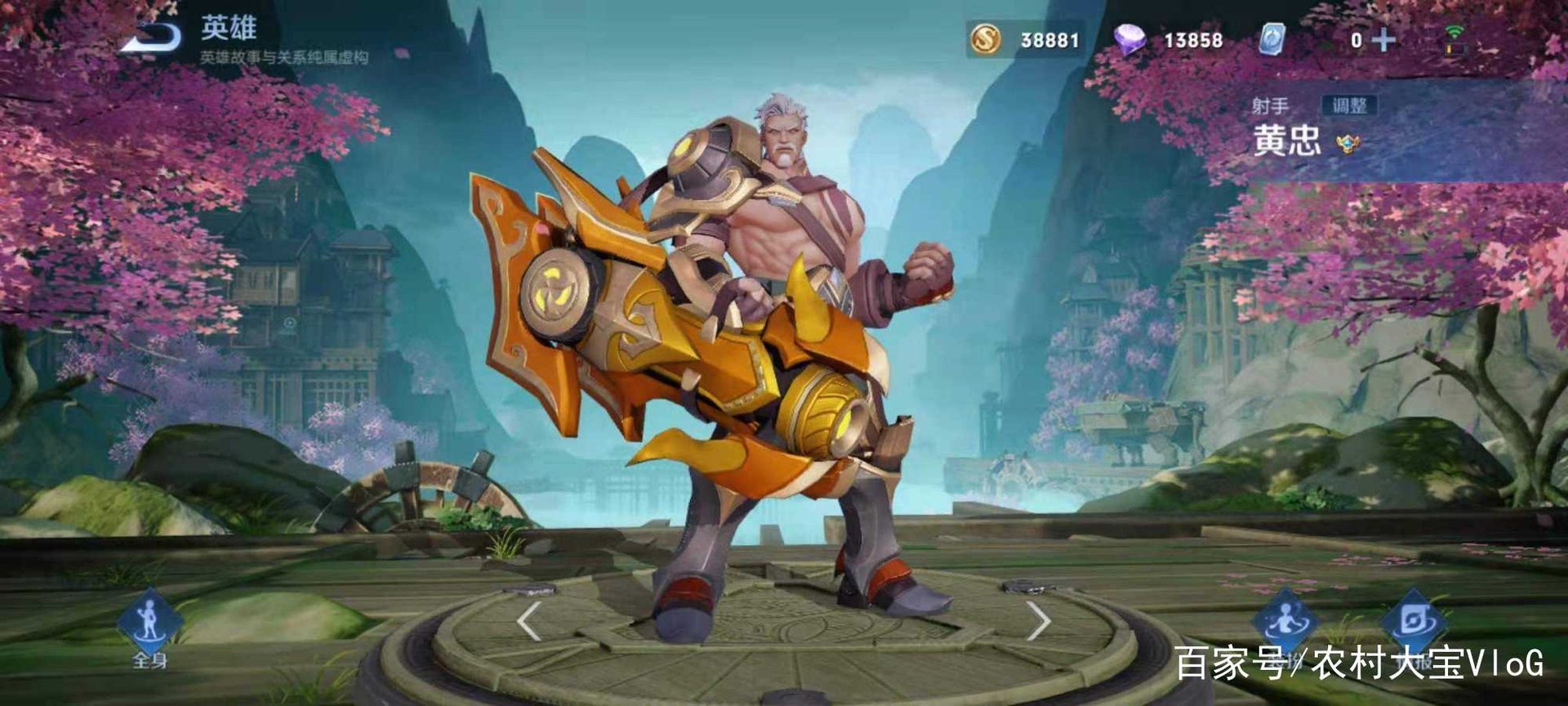Click the blue voucher ticket icon

tap(1272, 39)
